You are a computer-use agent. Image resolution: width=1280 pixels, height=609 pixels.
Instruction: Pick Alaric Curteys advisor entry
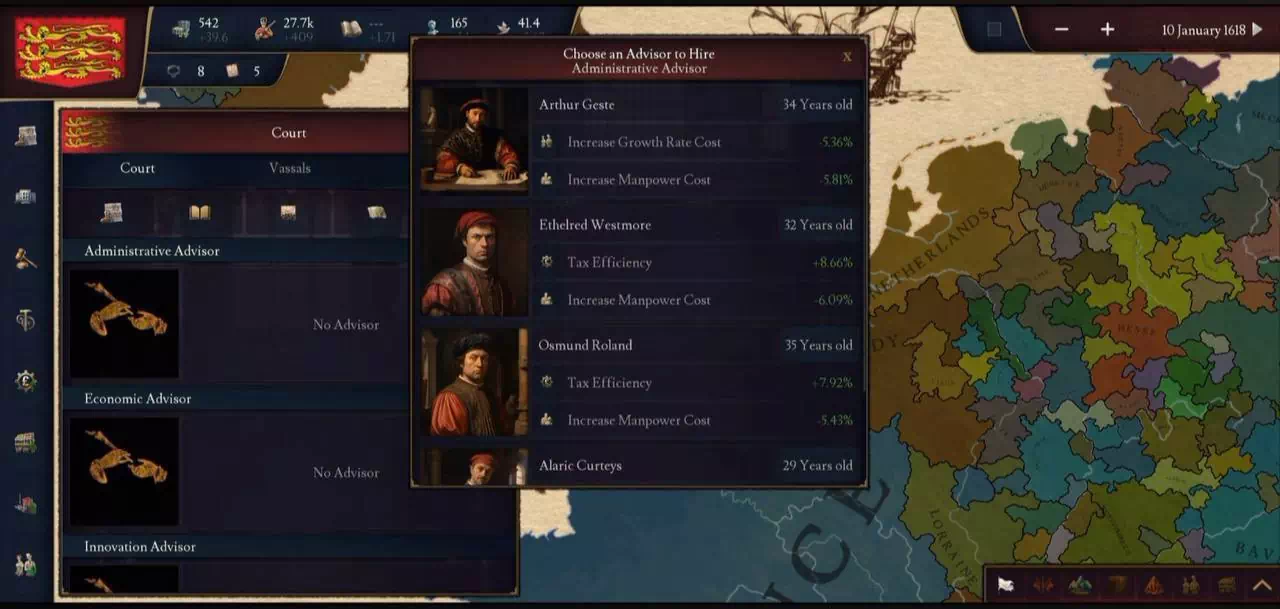(640, 465)
